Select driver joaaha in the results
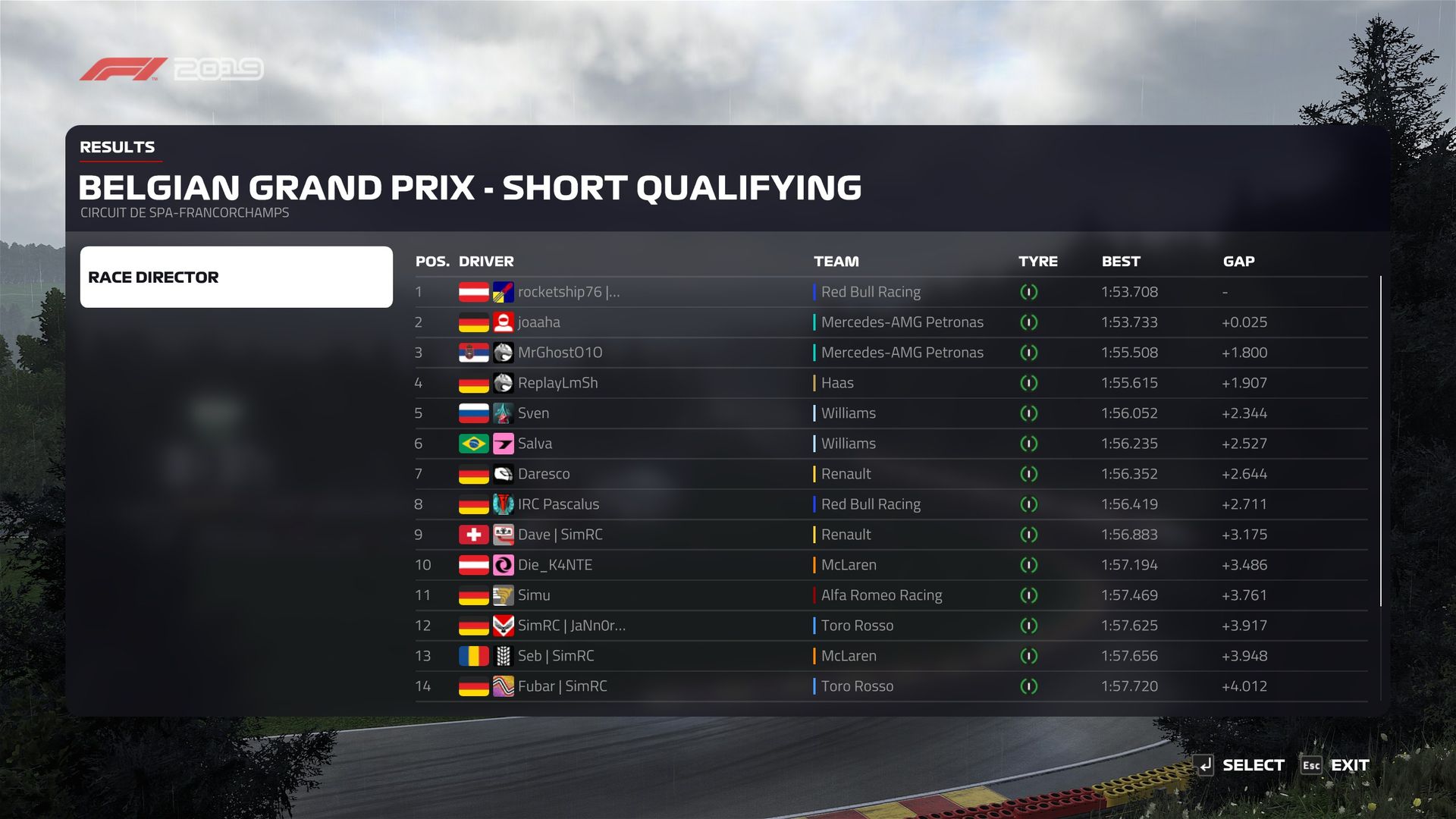 (x=539, y=322)
